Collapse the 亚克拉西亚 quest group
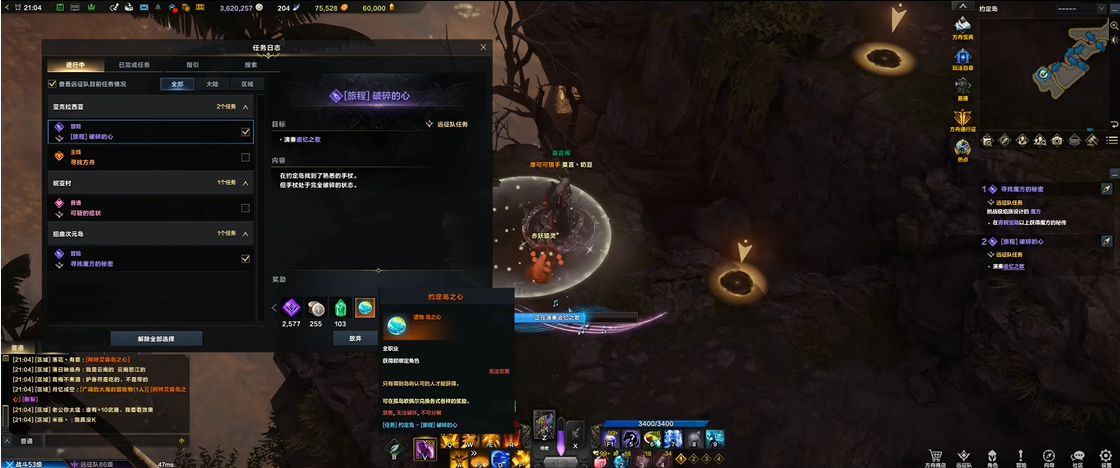 coord(246,106)
